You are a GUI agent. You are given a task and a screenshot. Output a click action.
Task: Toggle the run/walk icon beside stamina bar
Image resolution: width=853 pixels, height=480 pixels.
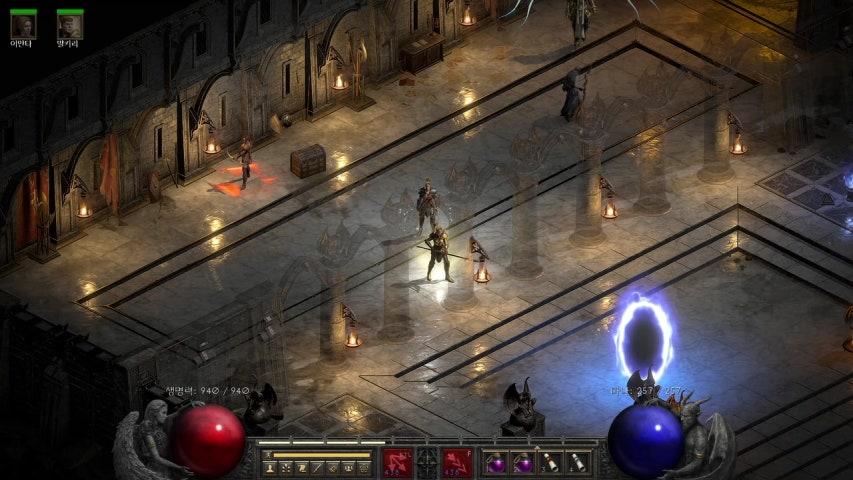[268, 454]
